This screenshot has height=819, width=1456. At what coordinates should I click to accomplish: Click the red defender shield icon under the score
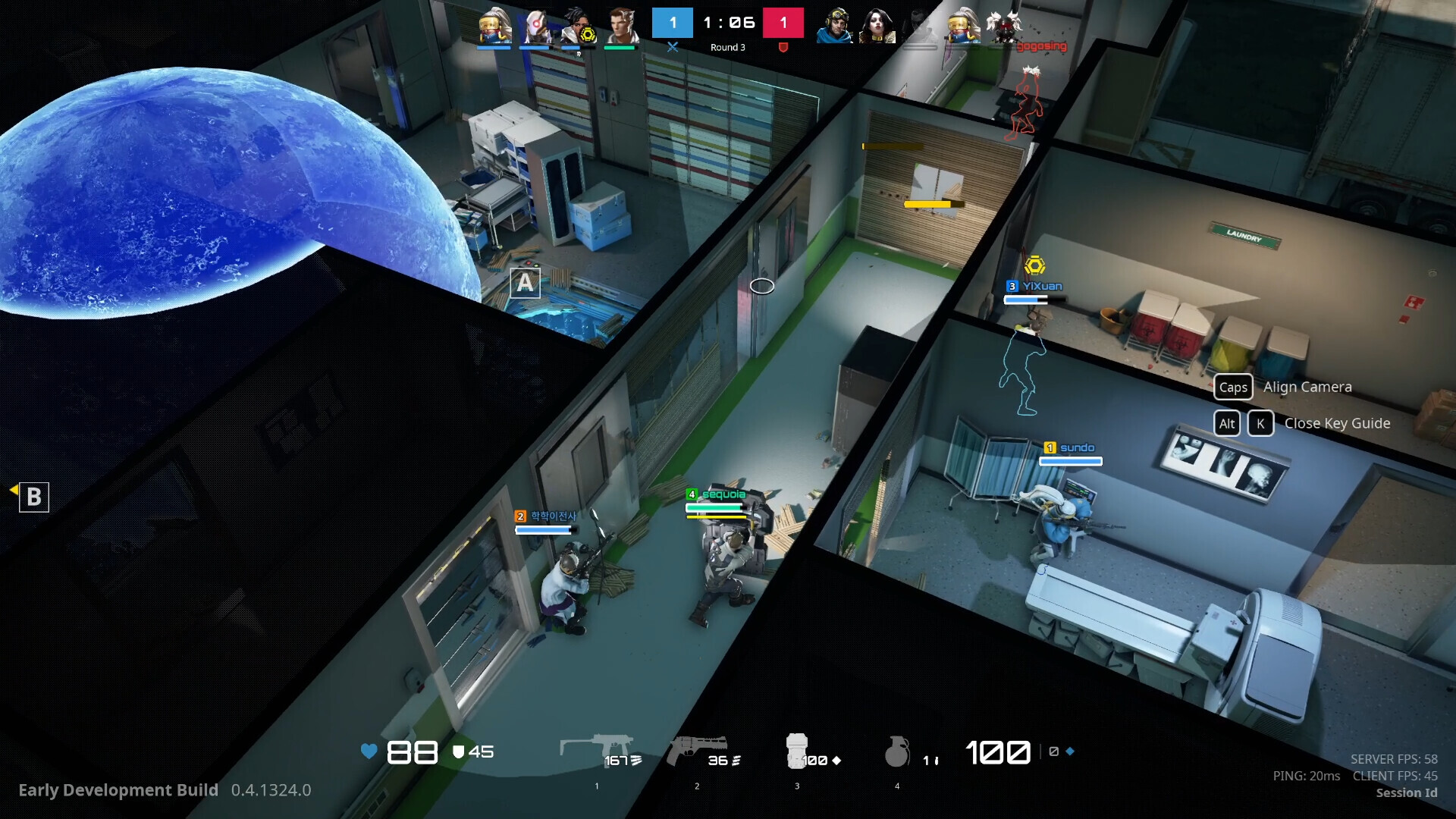pyautogui.click(x=782, y=47)
